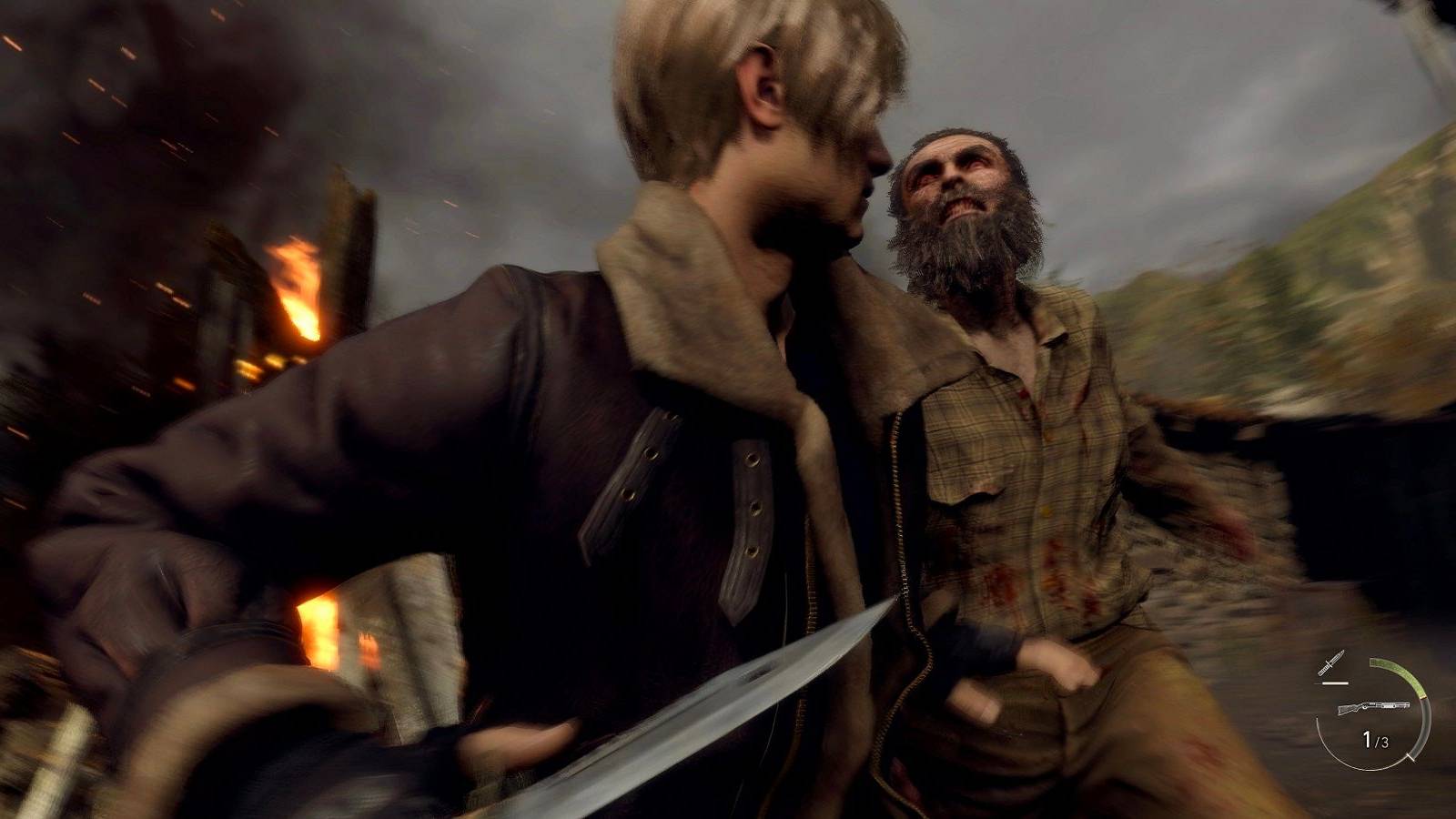Click the knife durability bar under the knife icon

click(x=1335, y=682)
